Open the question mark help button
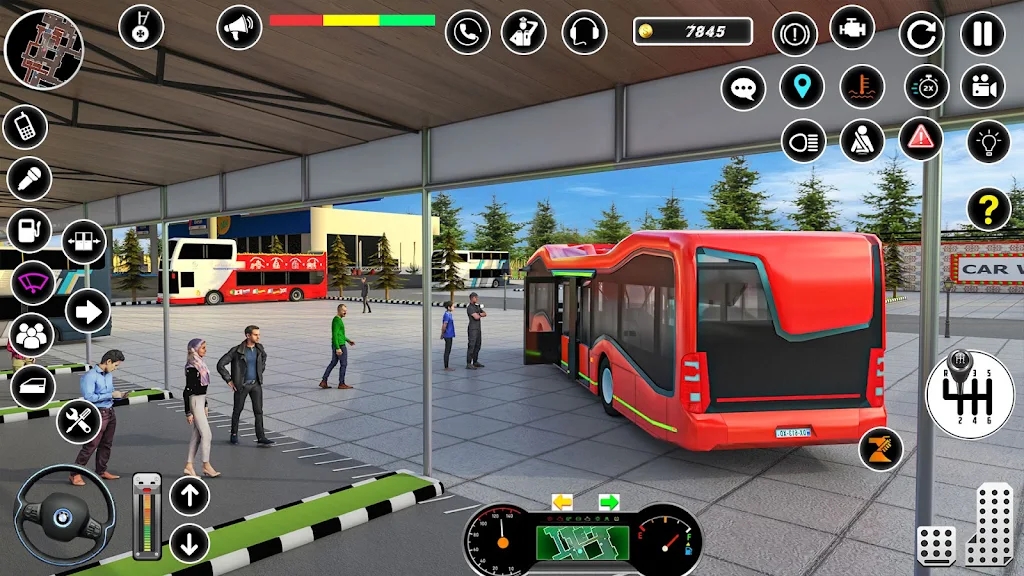 [988, 209]
